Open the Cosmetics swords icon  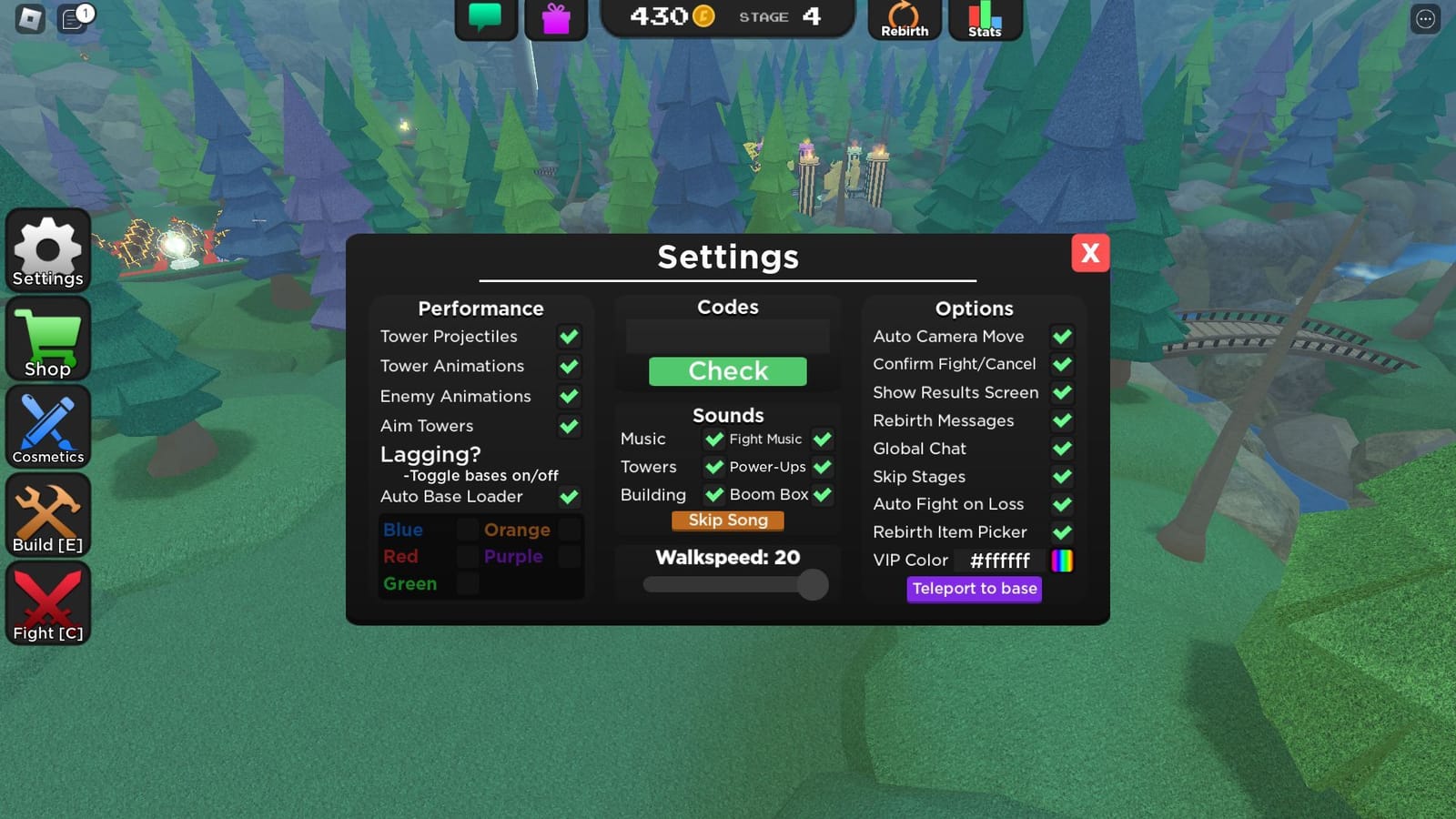[47, 425]
